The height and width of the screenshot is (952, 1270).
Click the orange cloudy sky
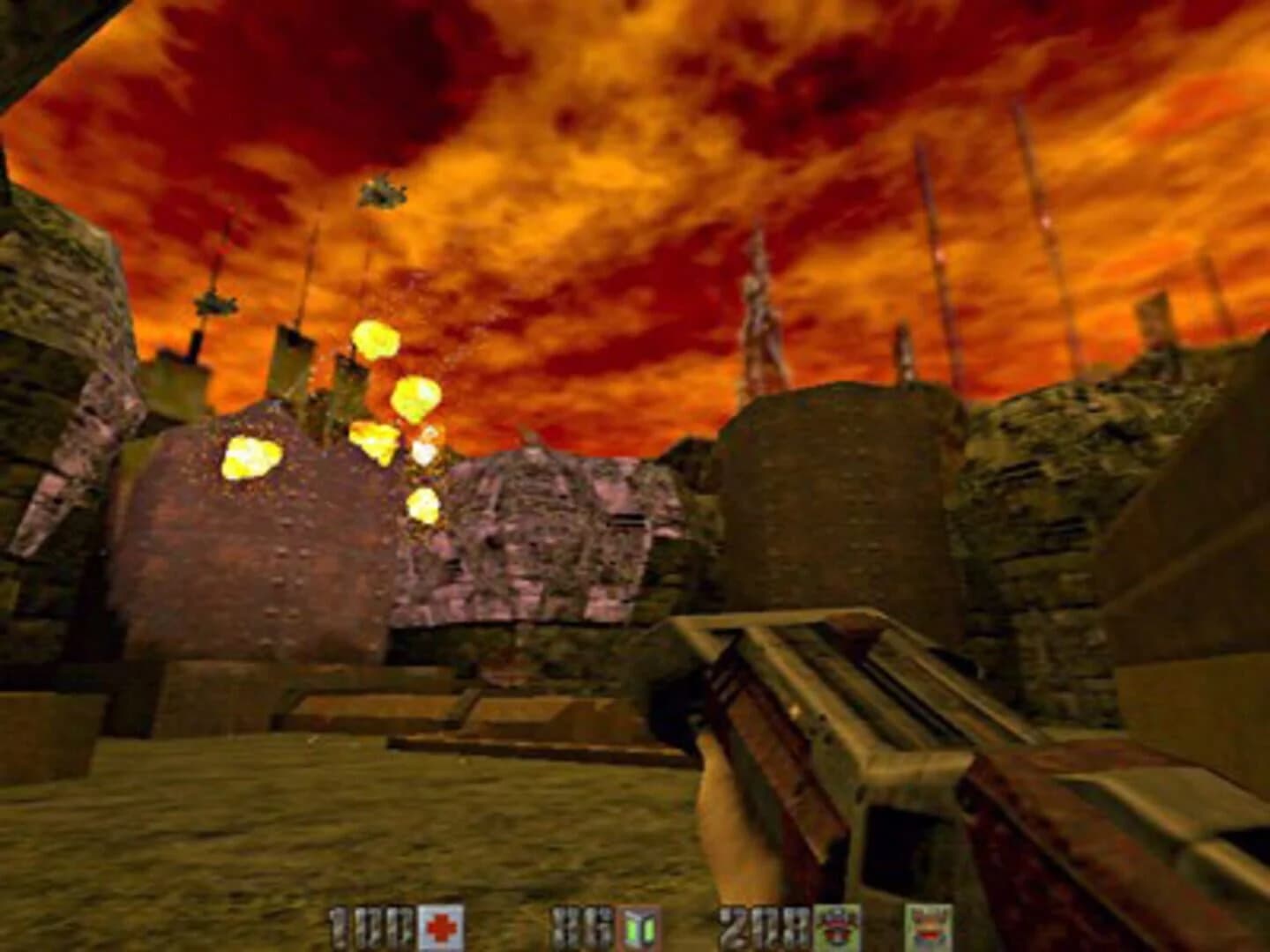[617, 132]
